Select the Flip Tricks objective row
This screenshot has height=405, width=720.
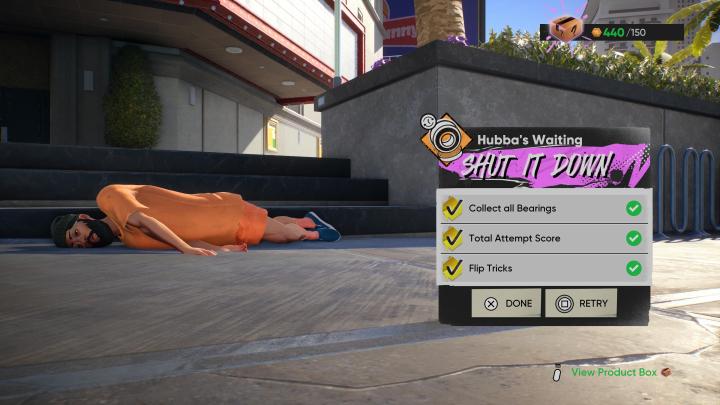[544, 268]
